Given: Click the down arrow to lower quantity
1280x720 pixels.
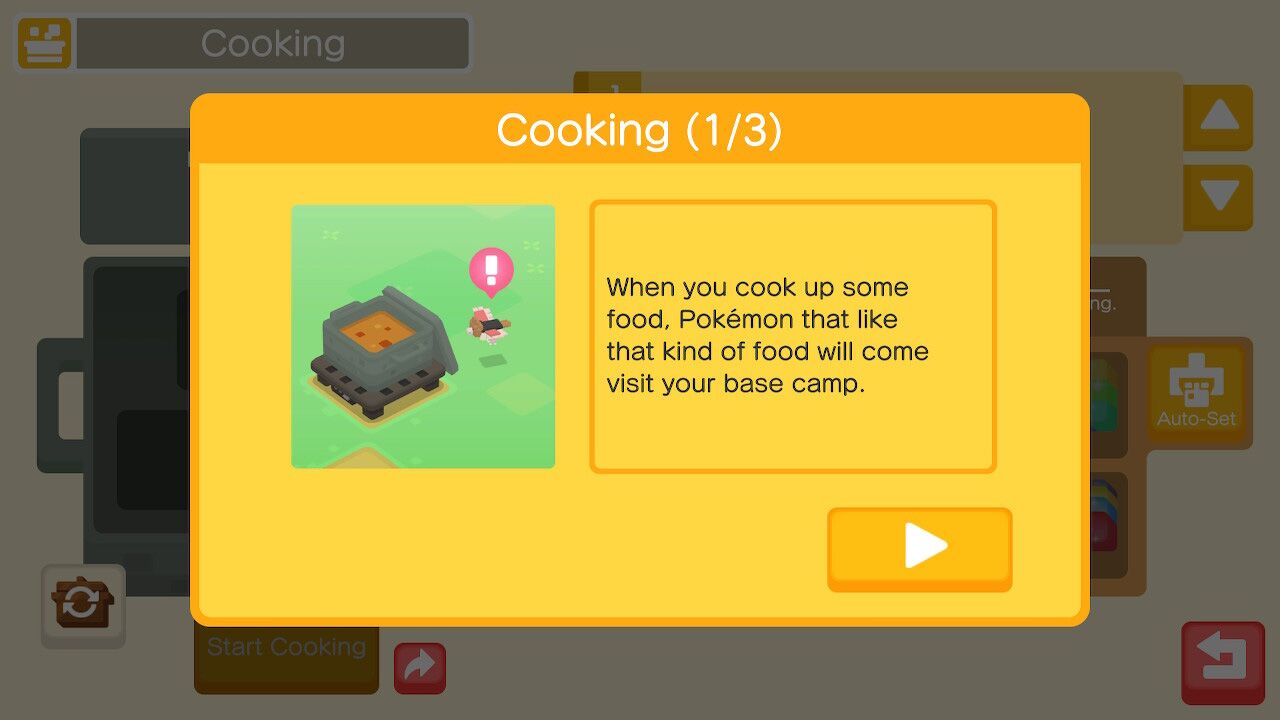Looking at the screenshot, I should 1217,197.
